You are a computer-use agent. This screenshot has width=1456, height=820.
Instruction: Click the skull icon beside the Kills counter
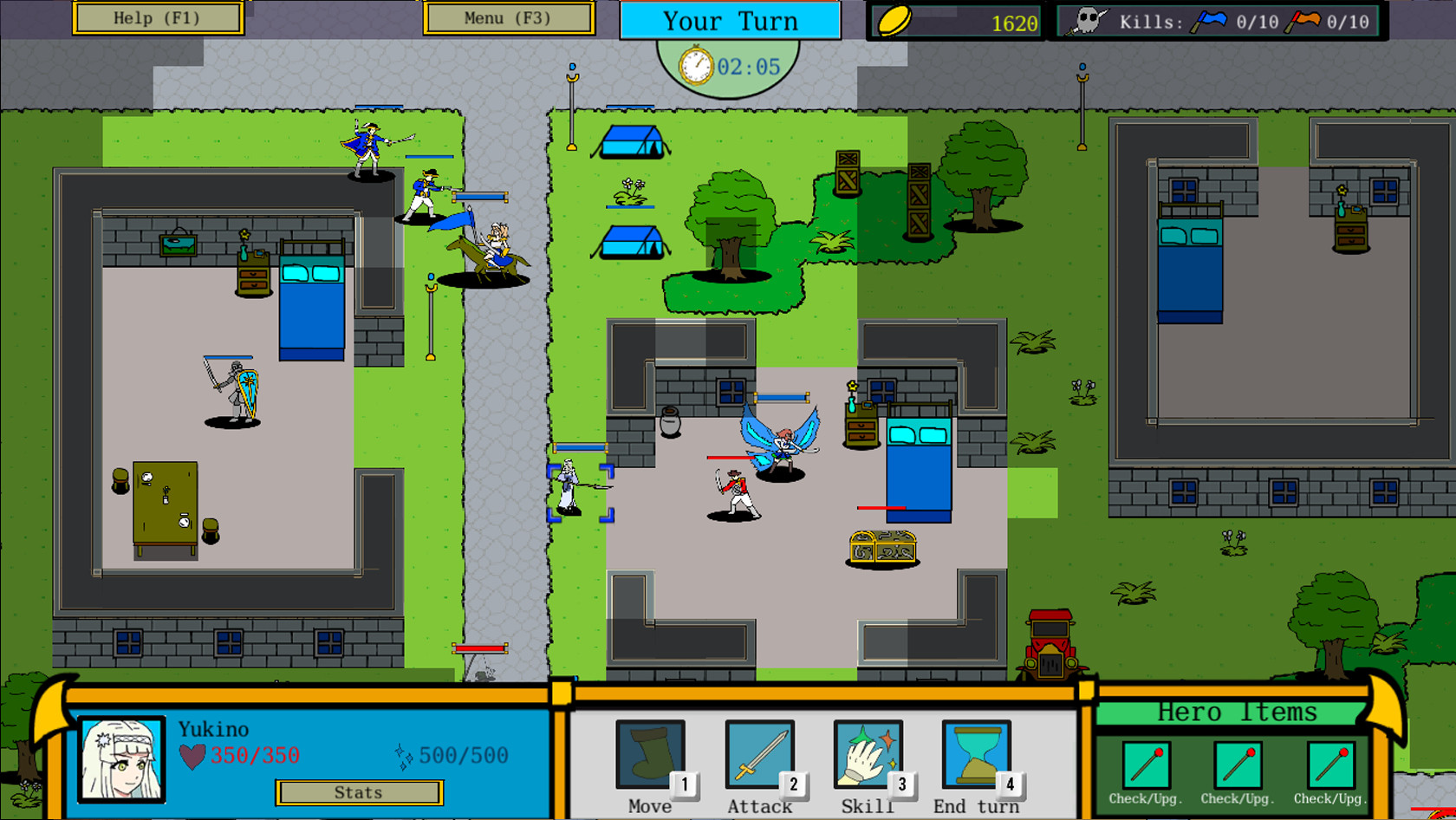tap(1087, 19)
